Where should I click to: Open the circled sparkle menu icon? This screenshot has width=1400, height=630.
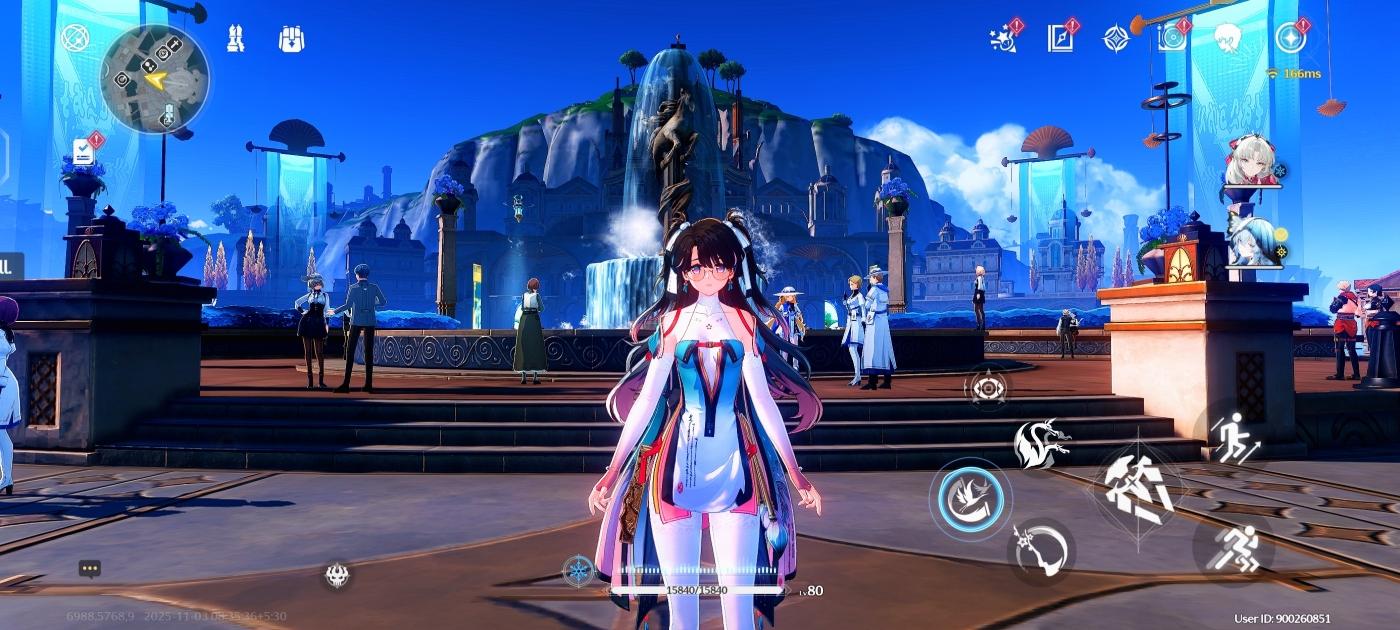point(1290,38)
